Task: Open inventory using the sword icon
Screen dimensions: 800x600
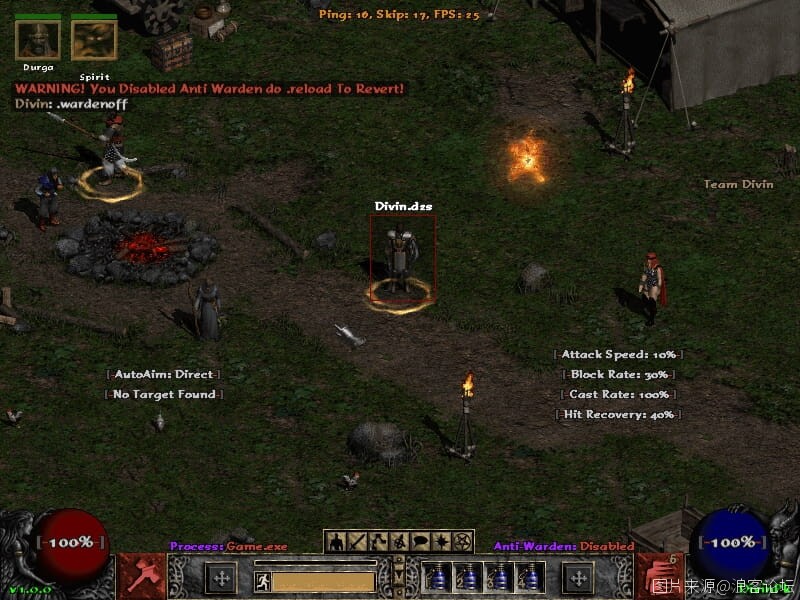Action: tap(357, 542)
